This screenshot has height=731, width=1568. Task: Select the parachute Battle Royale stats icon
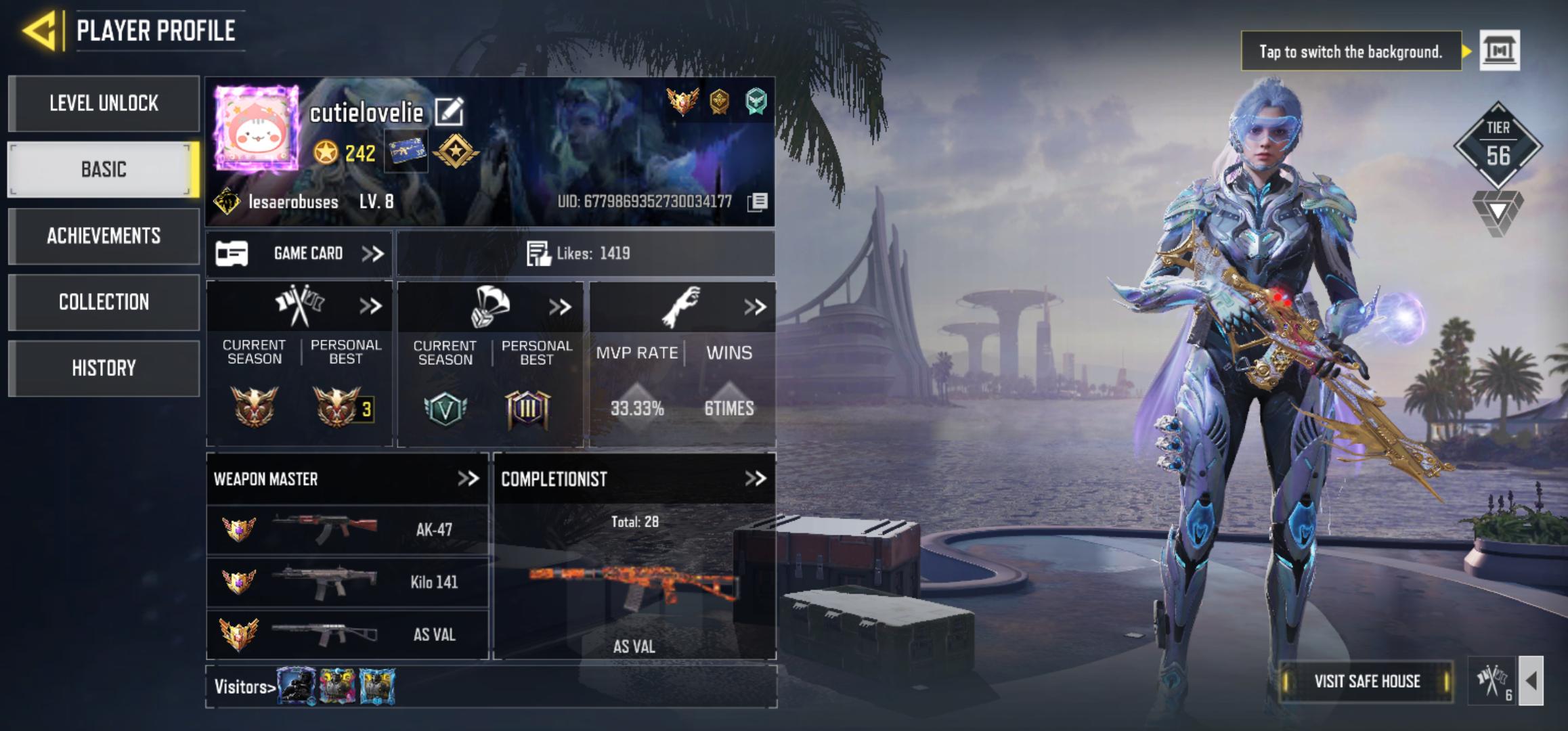[489, 305]
